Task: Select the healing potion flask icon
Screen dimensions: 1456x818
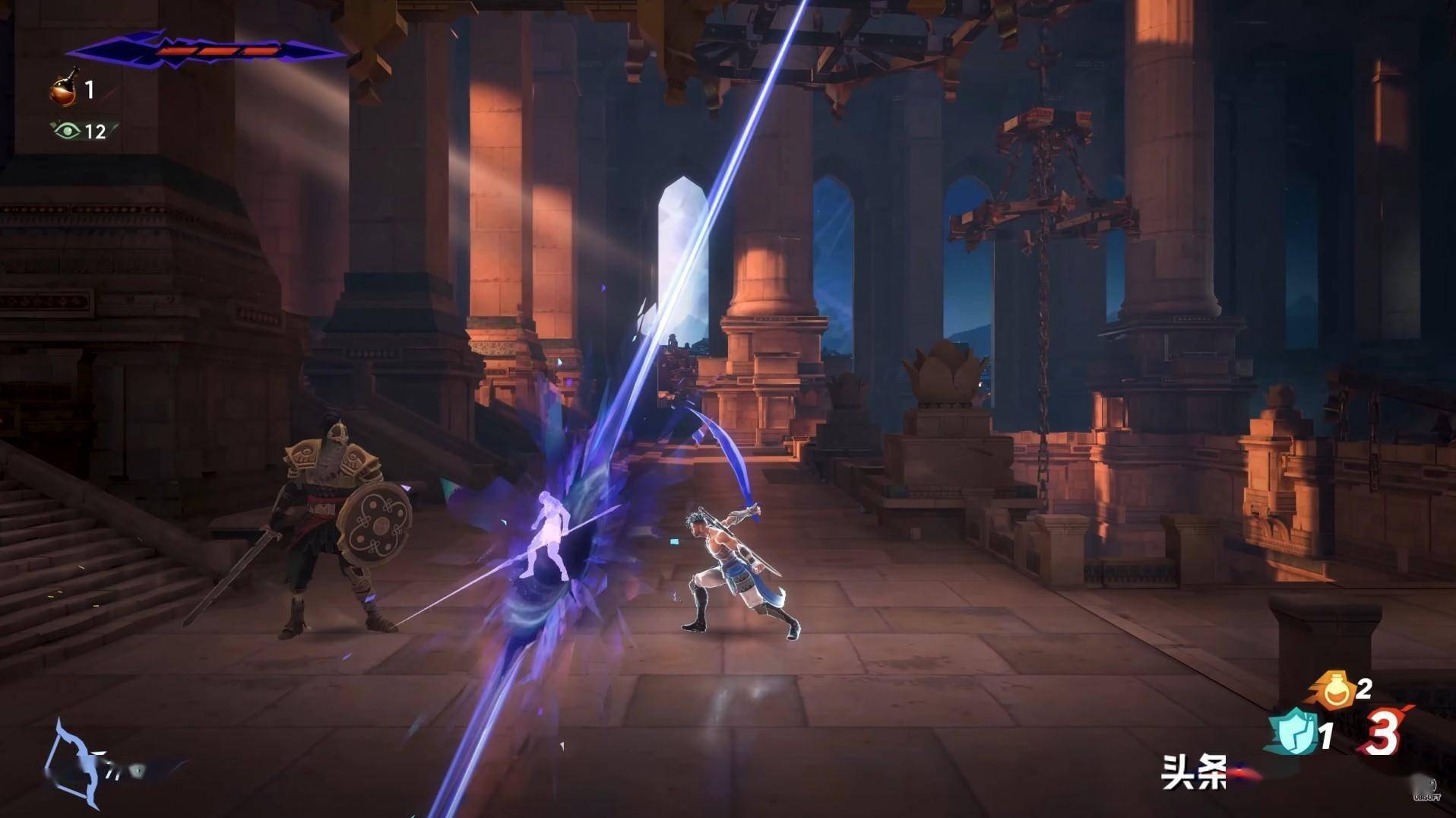Action: click(66, 88)
